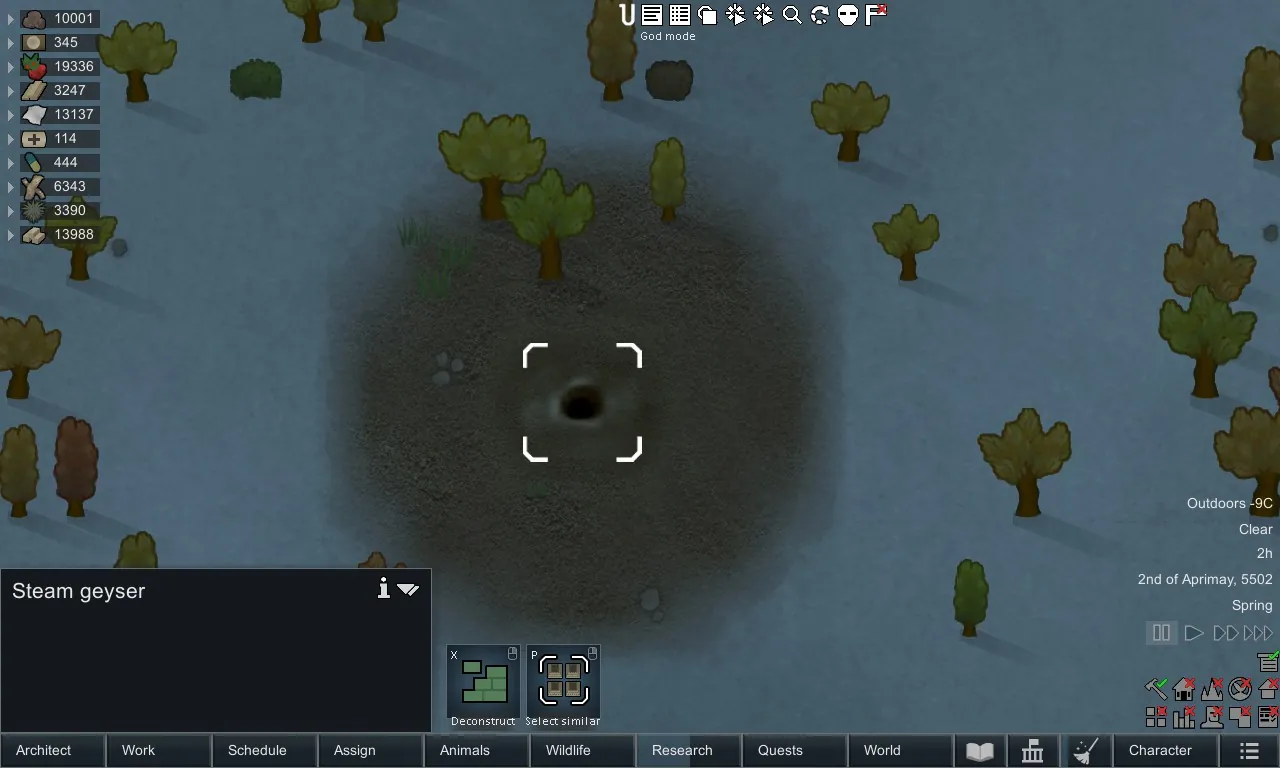Open the open-book history tab

(x=980, y=751)
